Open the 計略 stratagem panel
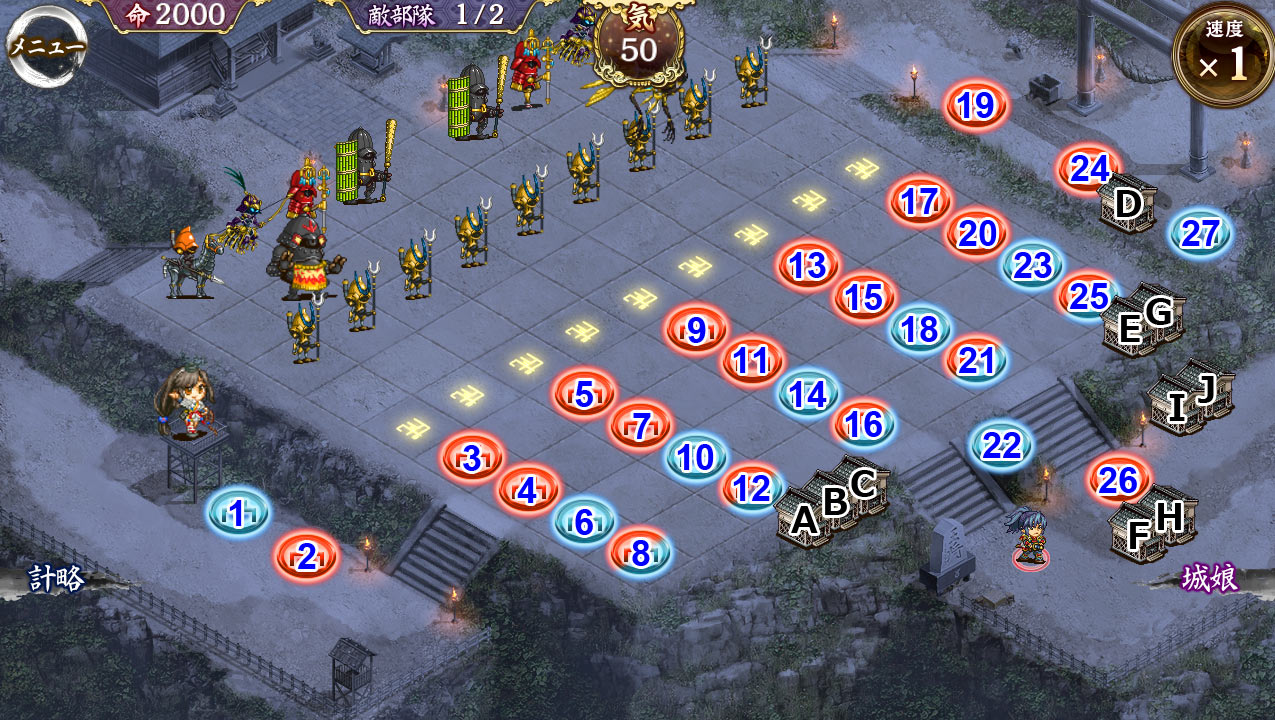1275x720 pixels. click(x=56, y=578)
